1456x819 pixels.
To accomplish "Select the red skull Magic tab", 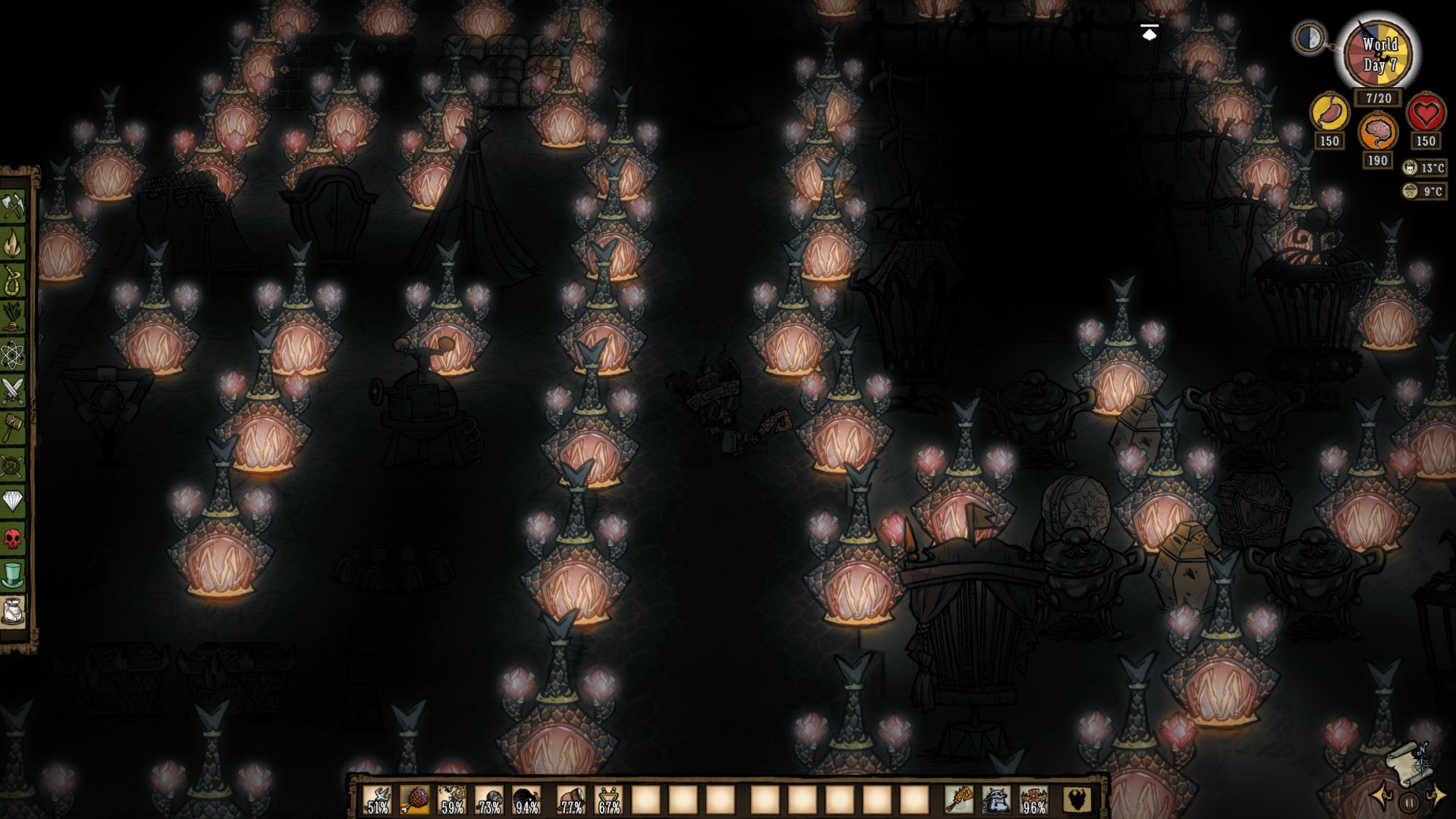I will pos(13,538).
